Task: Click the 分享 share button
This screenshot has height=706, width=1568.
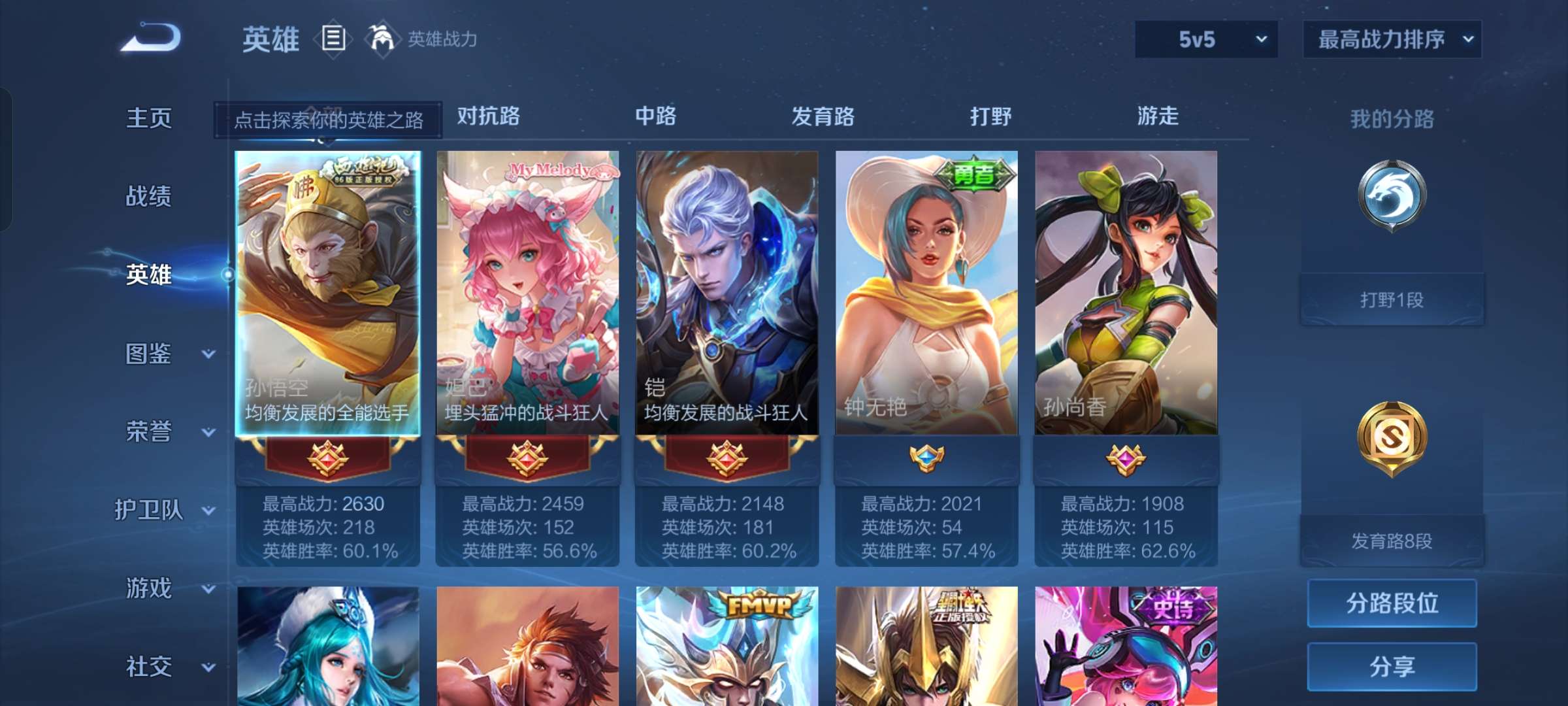Action: tap(1392, 667)
